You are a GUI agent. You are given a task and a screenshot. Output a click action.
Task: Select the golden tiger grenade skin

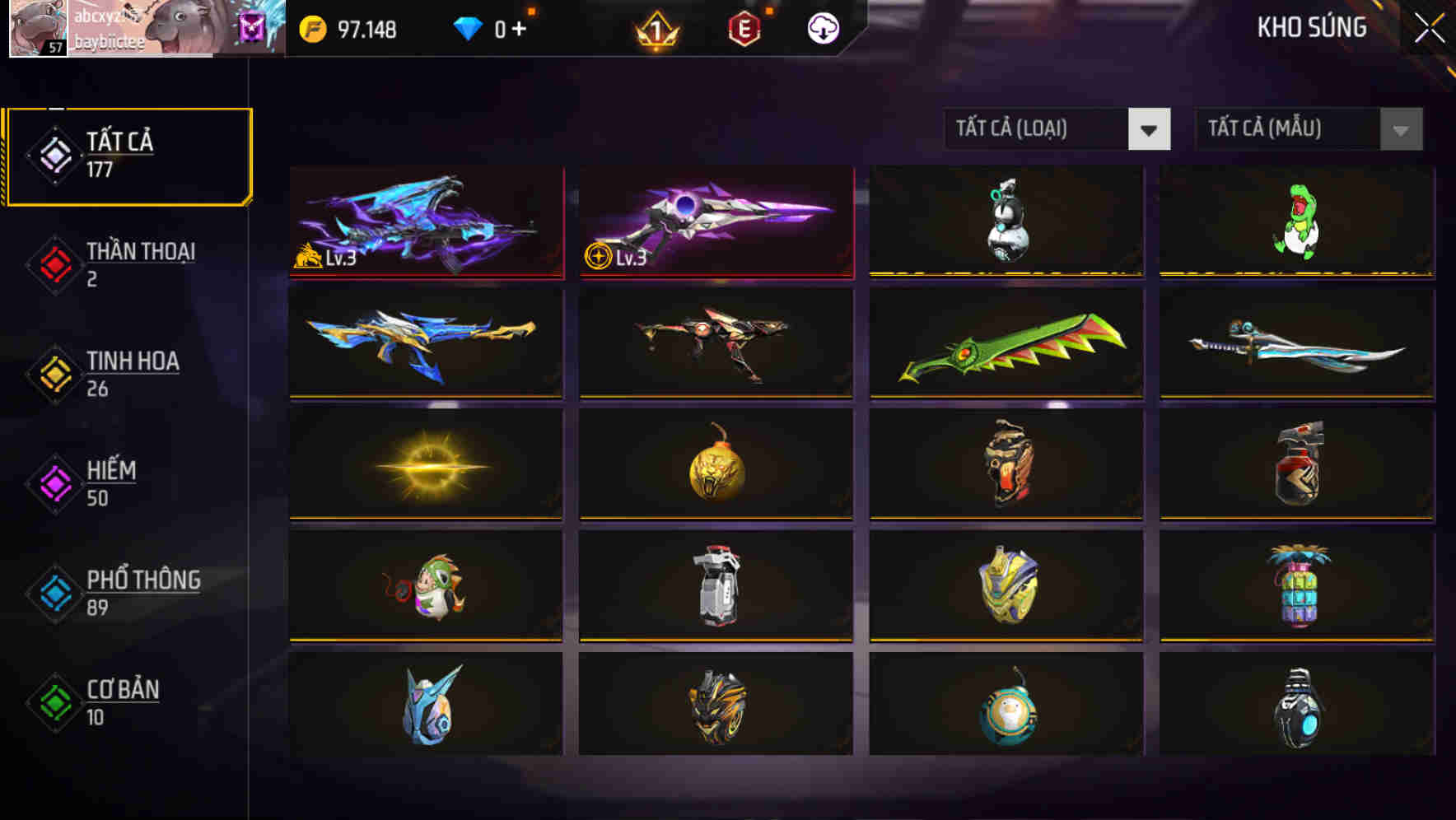[x=716, y=466]
